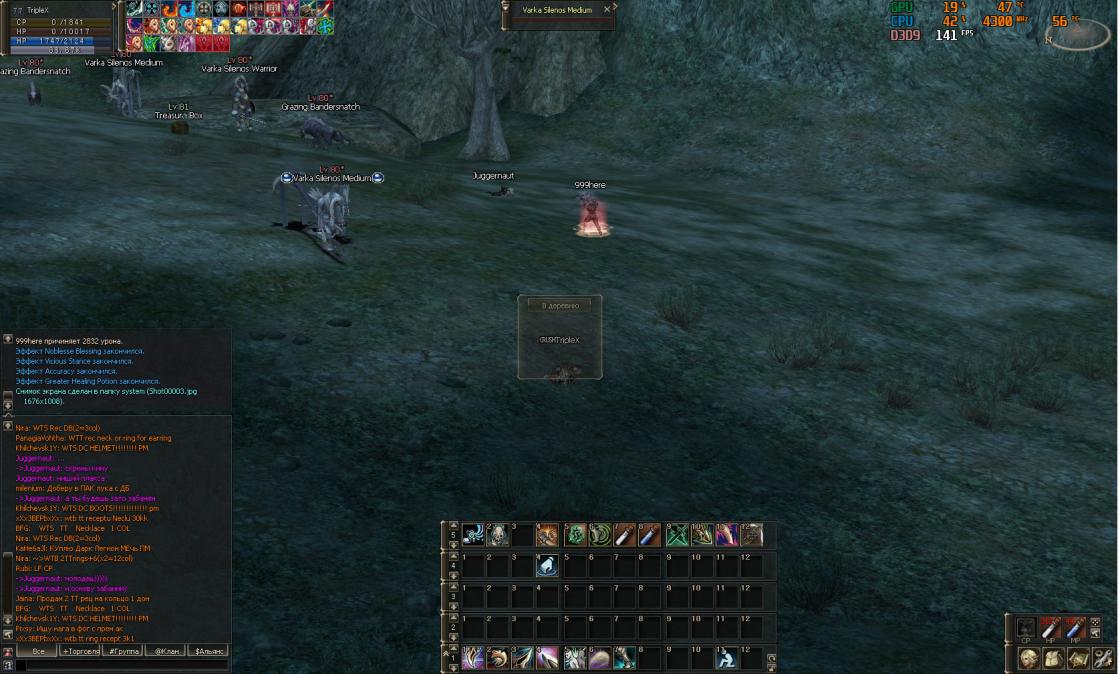Use the auto MP potion slot
This screenshot has height=674, width=1120.
click(x=1075, y=629)
